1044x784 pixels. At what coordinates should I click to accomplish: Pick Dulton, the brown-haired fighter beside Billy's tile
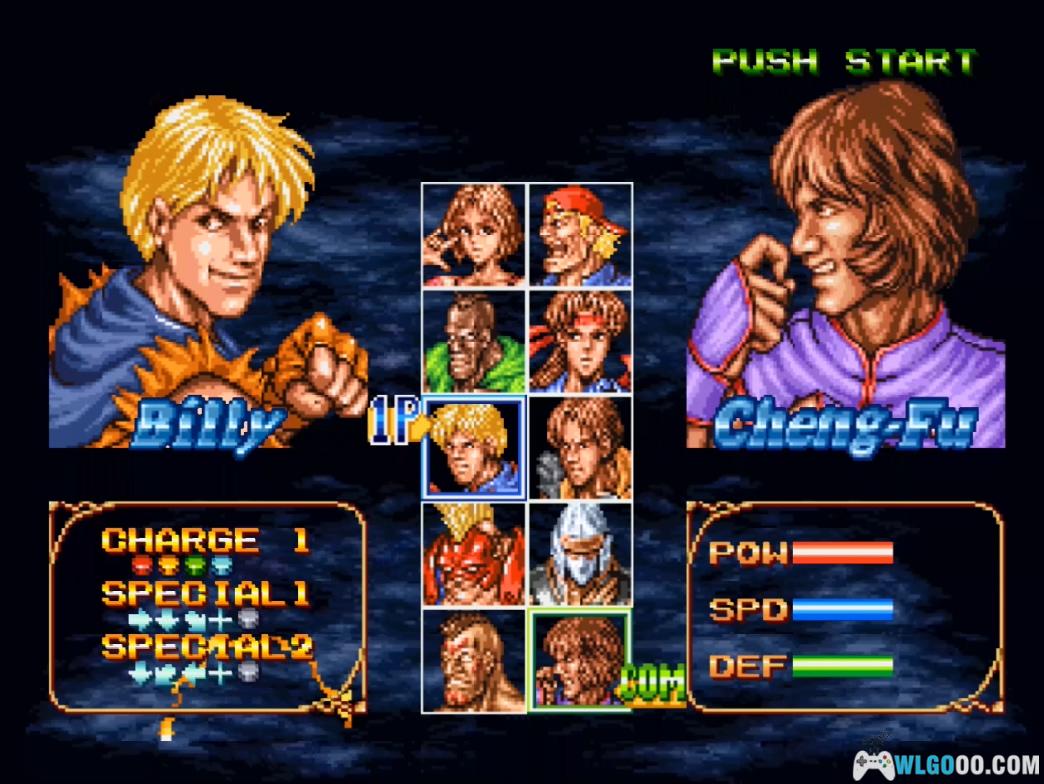(x=580, y=447)
